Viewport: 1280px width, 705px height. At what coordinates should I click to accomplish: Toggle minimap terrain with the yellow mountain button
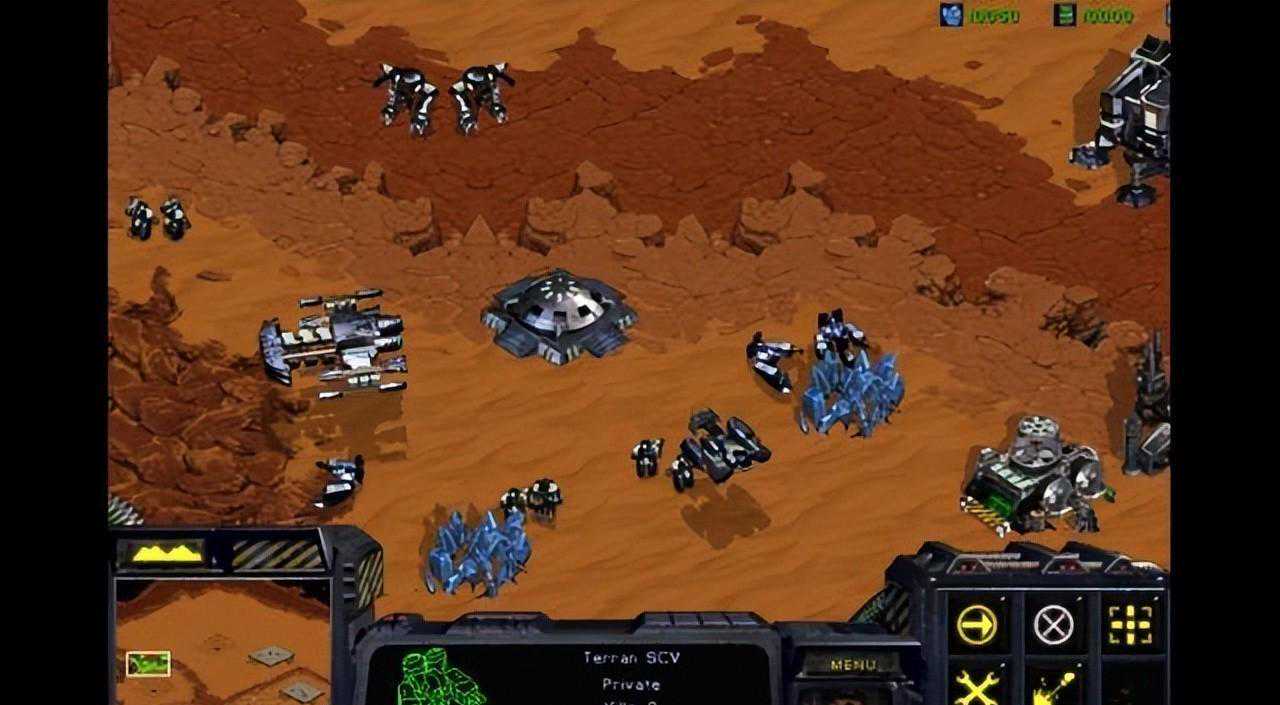point(160,553)
